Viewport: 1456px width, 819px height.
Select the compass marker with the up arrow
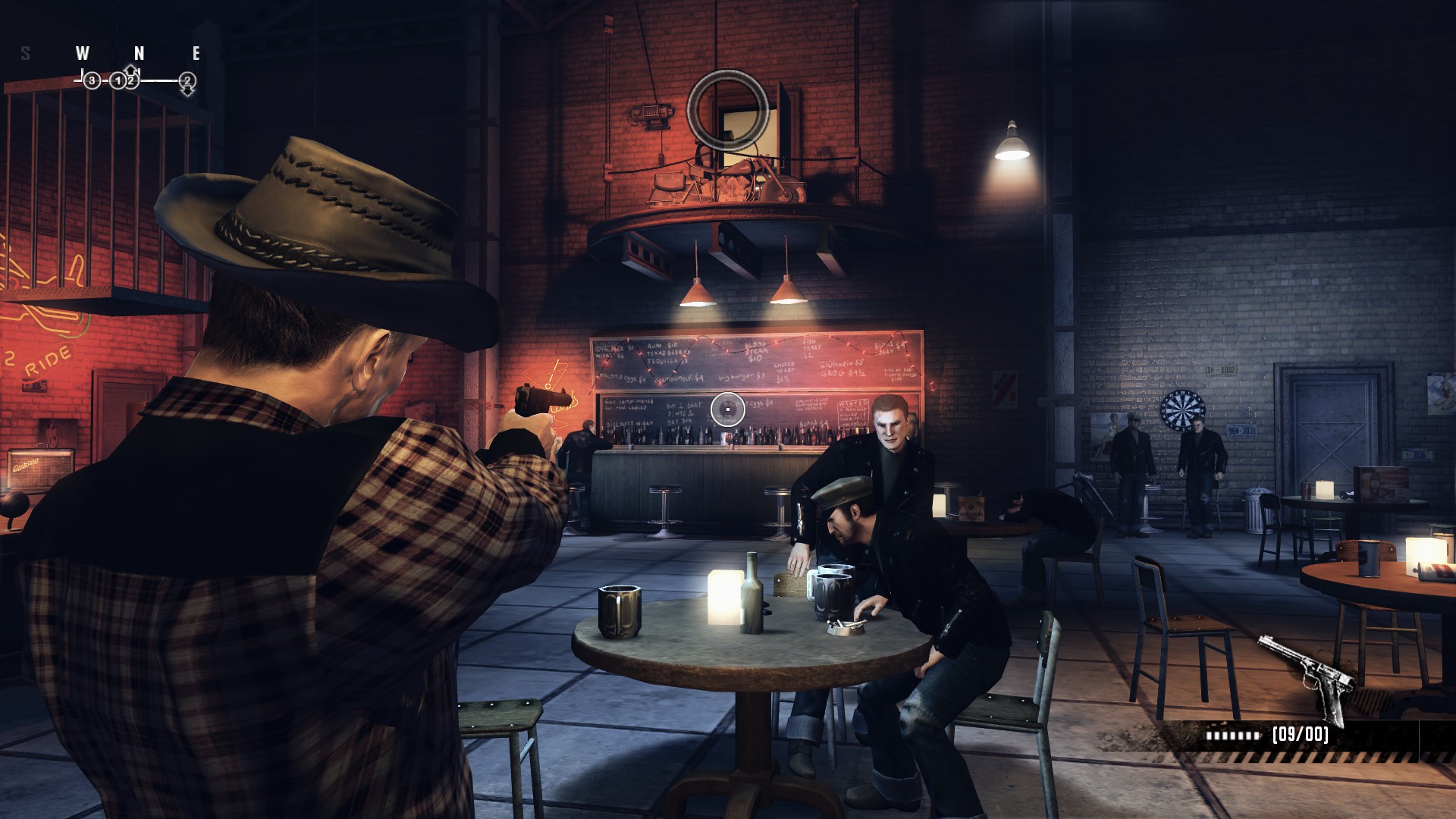[132, 78]
